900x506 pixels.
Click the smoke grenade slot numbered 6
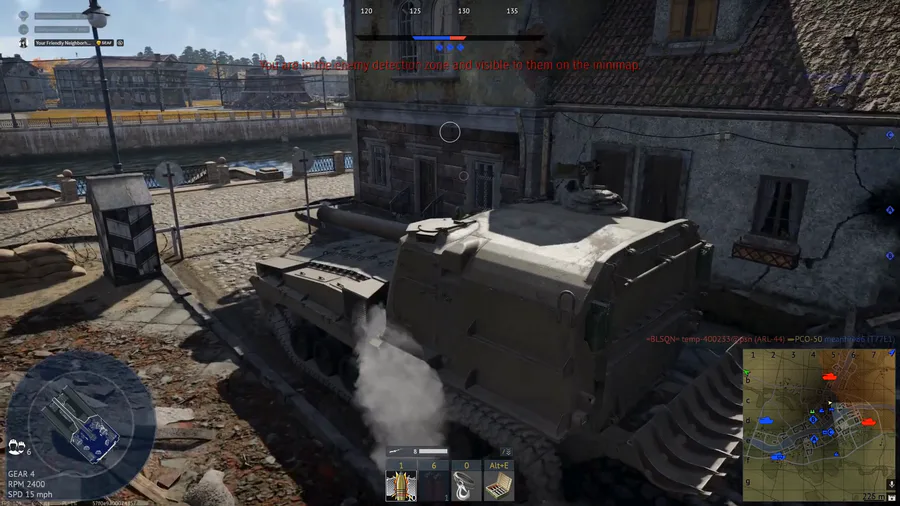434,485
